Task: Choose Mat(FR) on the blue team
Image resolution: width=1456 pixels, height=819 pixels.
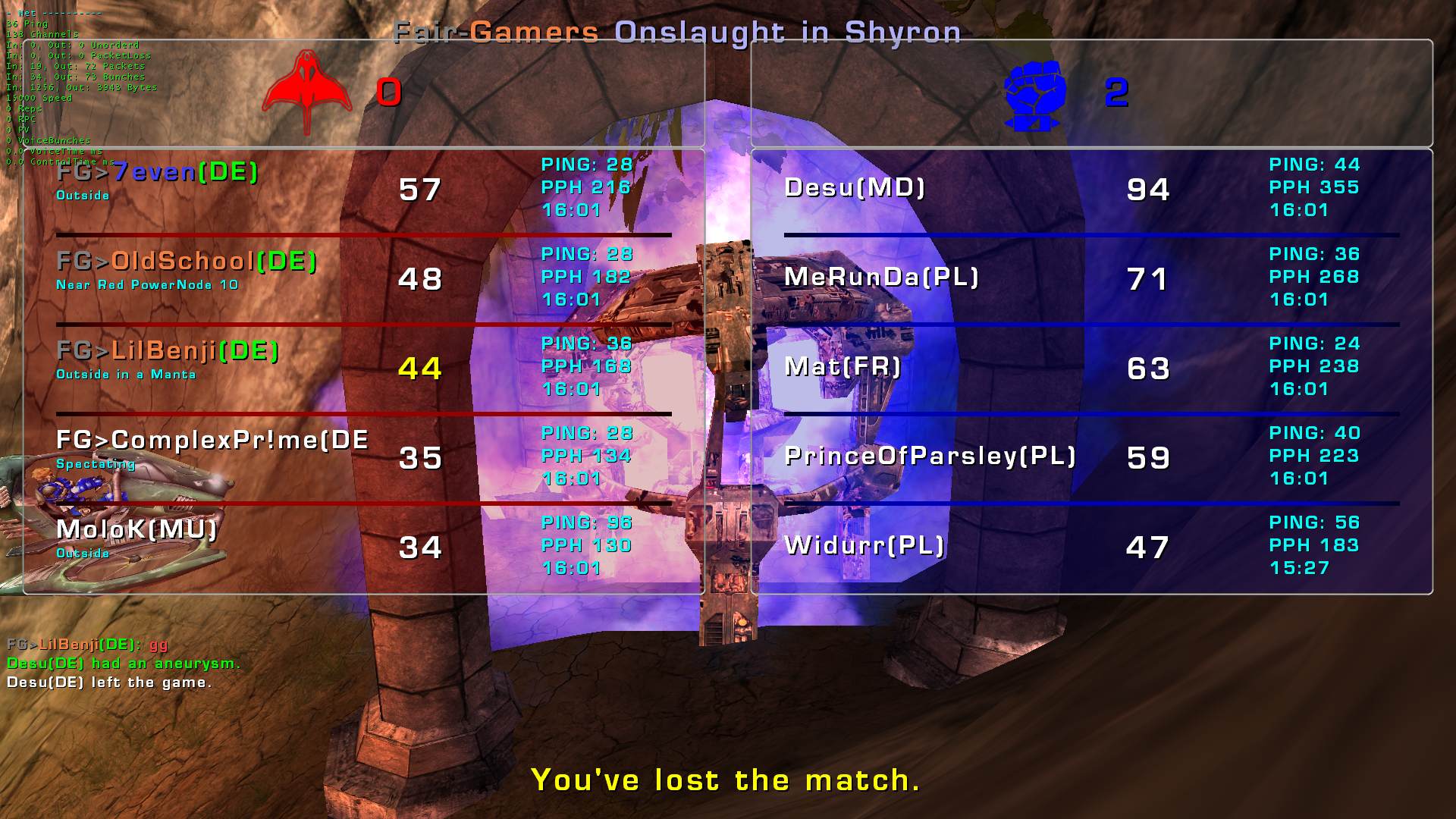Action: click(843, 367)
